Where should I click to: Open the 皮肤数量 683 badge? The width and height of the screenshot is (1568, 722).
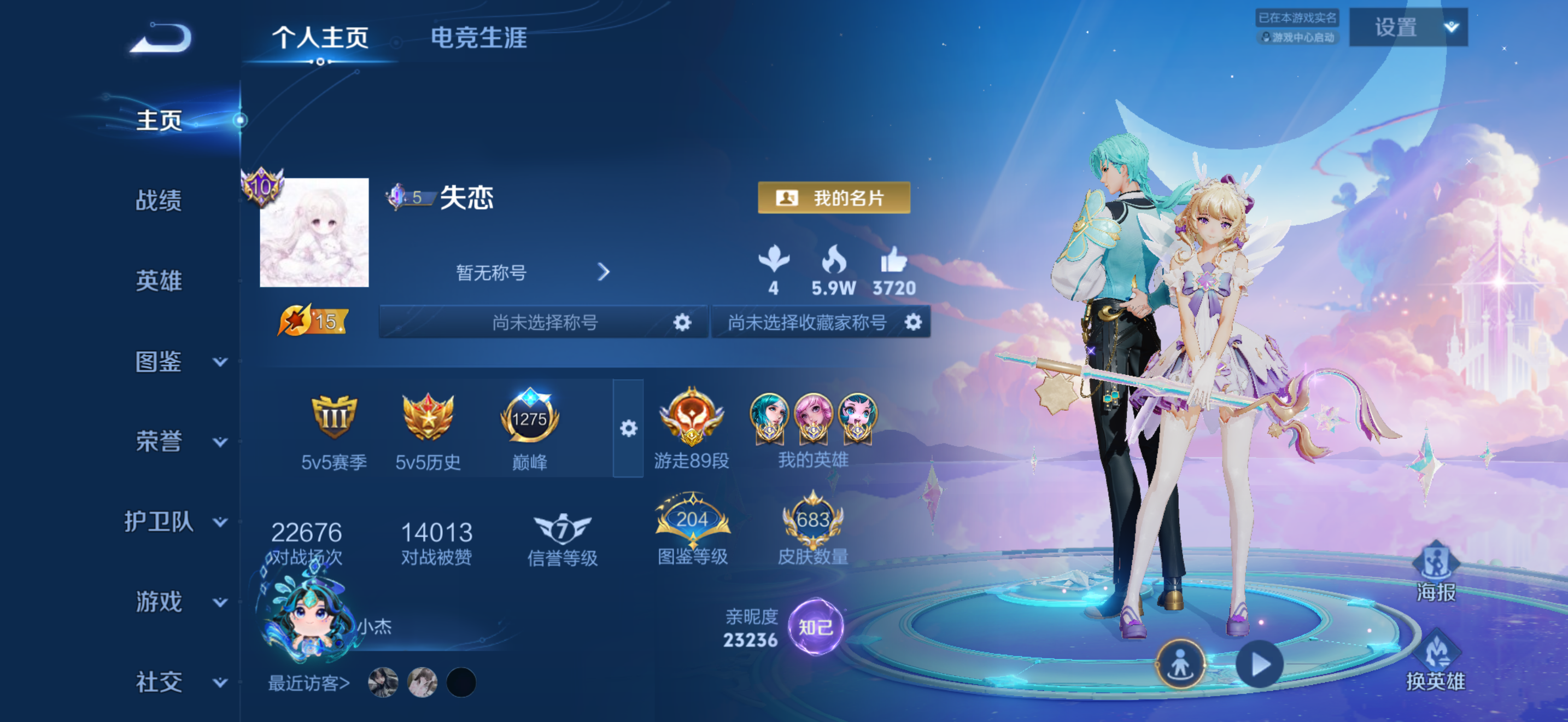pos(812,521)
